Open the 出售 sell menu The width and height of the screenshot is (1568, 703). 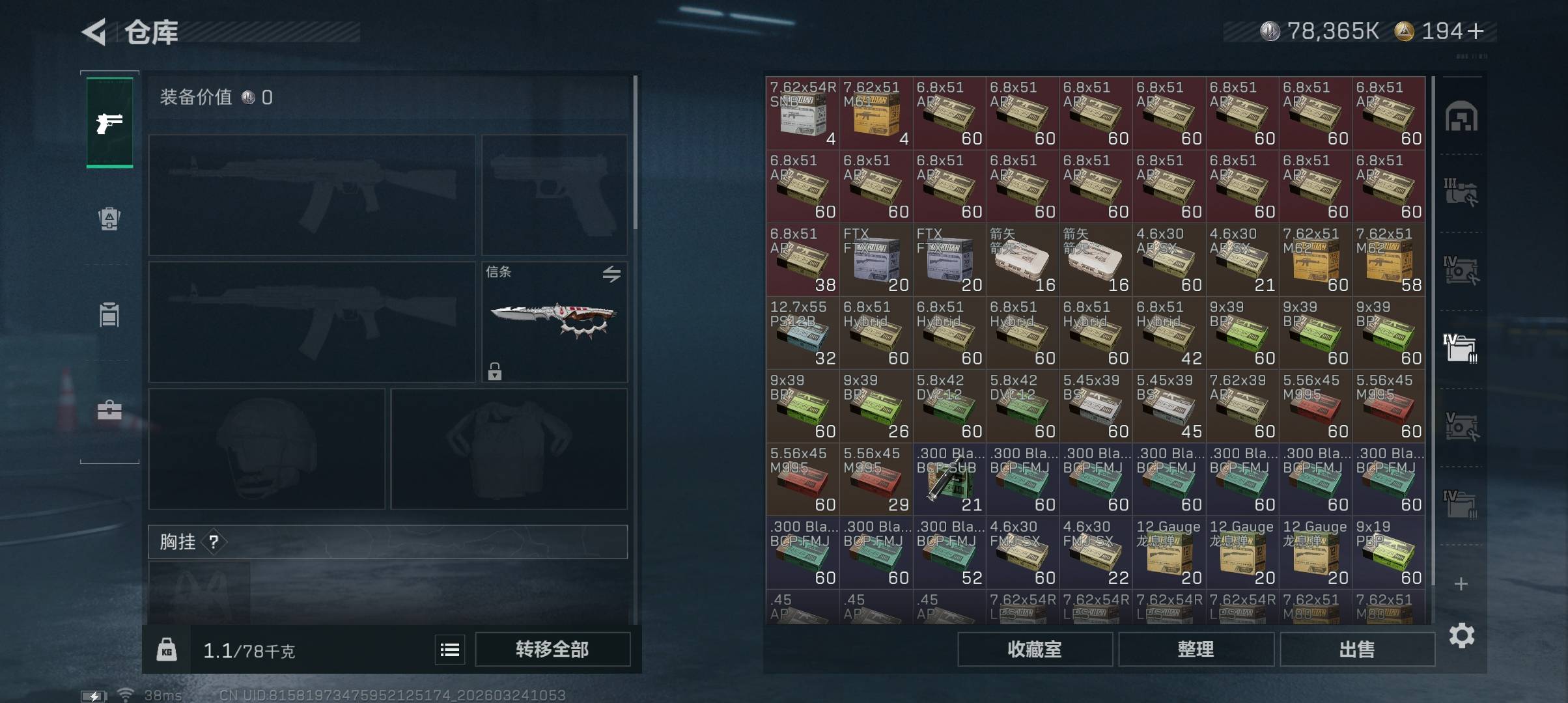tap(1357, 649)
